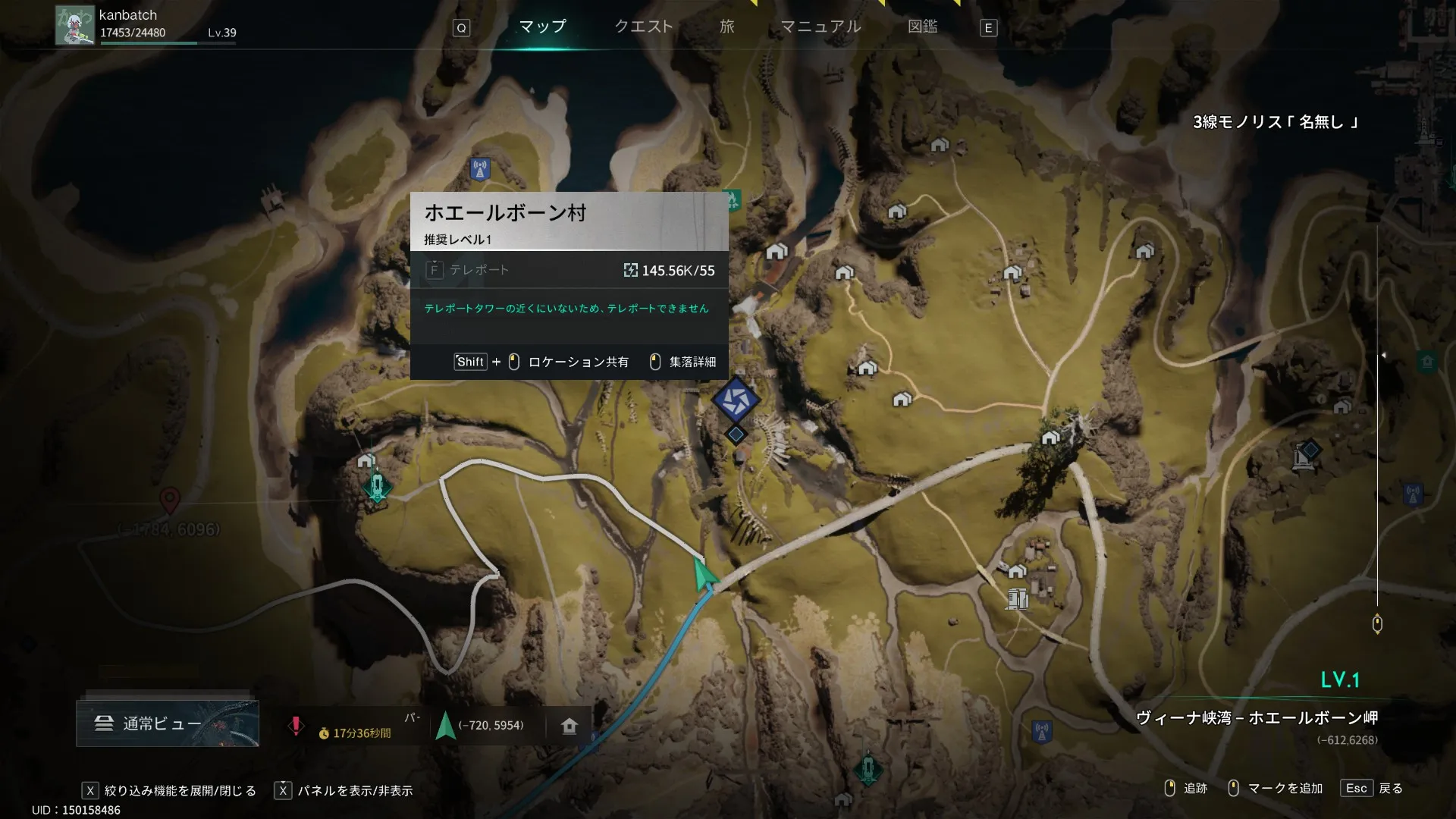Open the kanbatch player avatar

pos(74,25)
